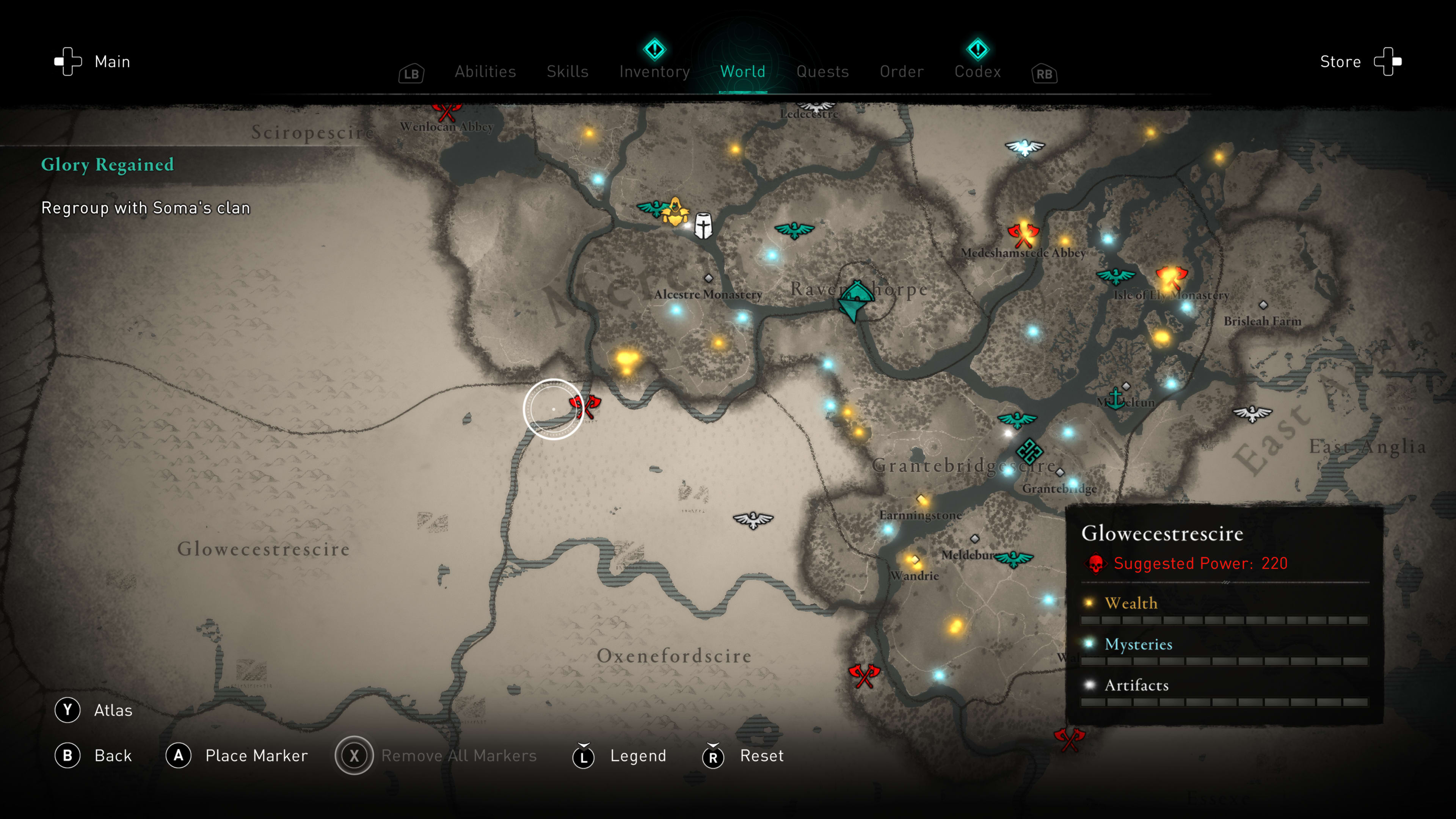Click the white knight helmet map marker
The width and height of the screenshot is (1456, 819).
703,226
